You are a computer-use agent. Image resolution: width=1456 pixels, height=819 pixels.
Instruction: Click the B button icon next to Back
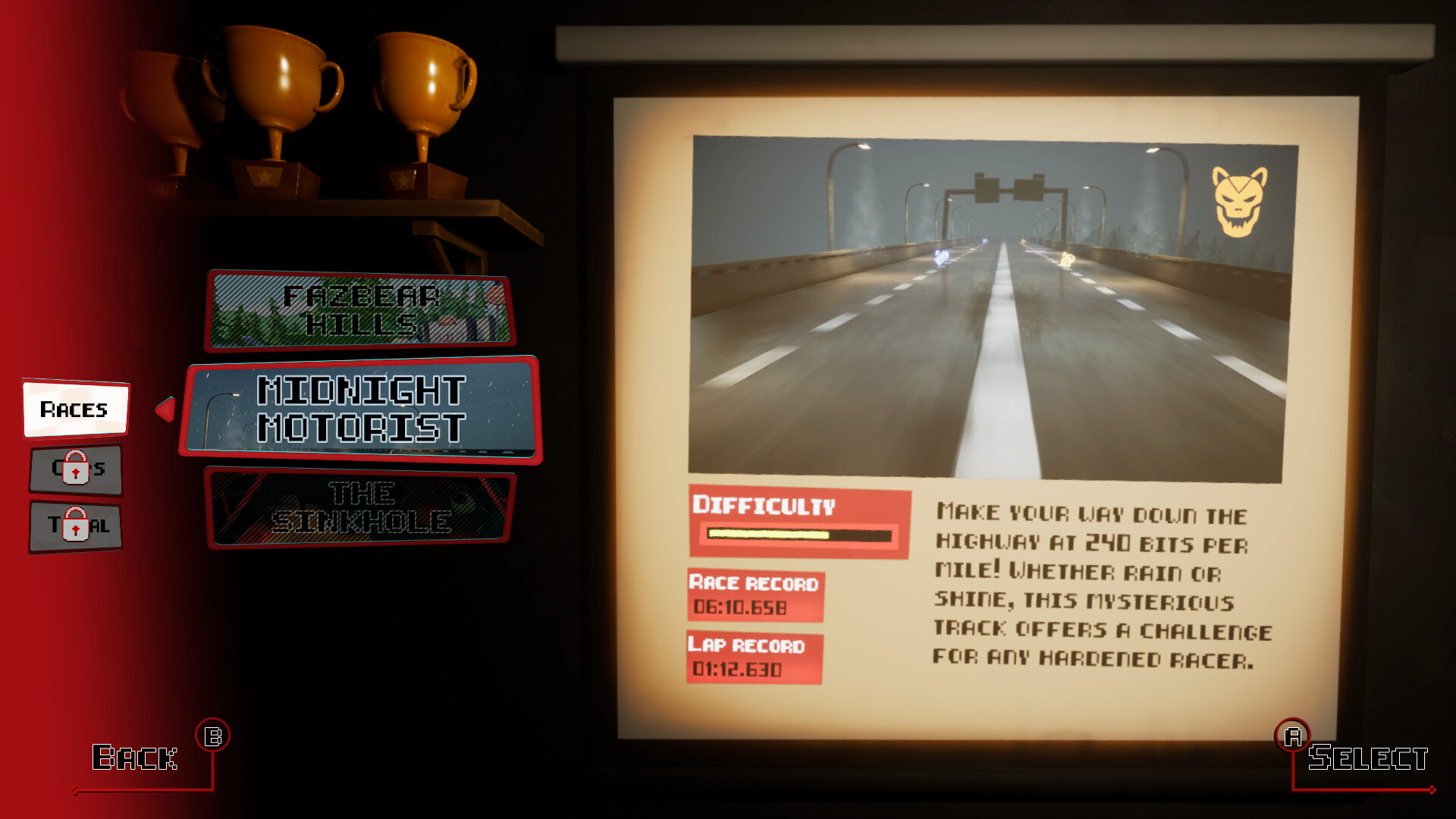[214, 734]
